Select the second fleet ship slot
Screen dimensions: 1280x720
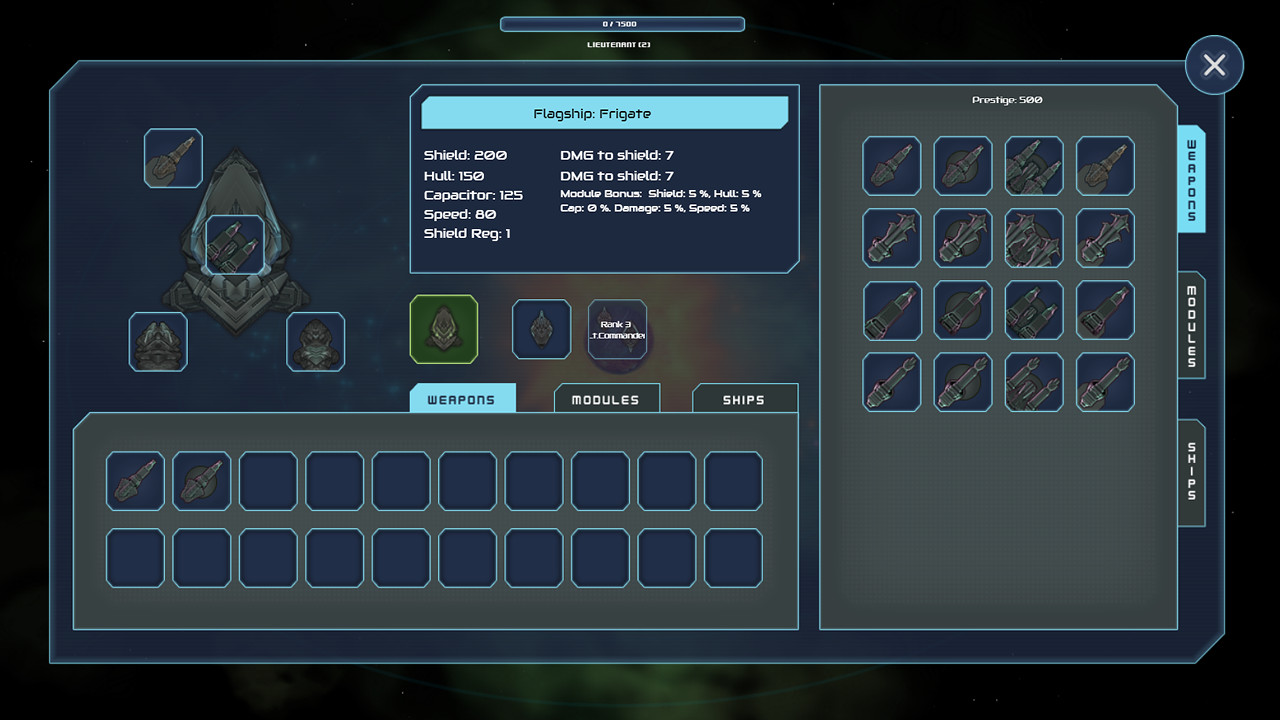click(x=540, y=330)
